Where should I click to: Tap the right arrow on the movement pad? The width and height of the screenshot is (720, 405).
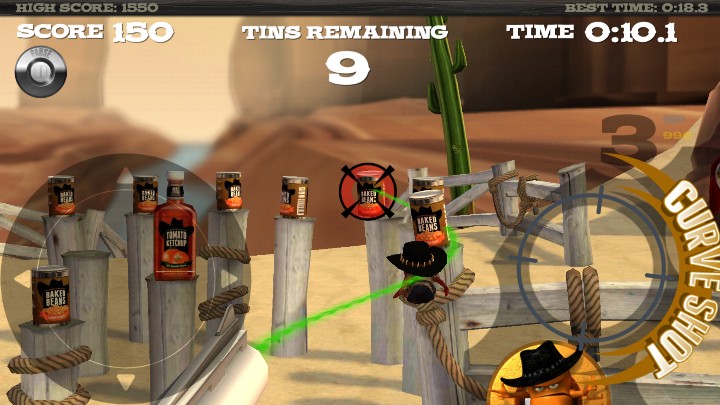pos(230,277)
